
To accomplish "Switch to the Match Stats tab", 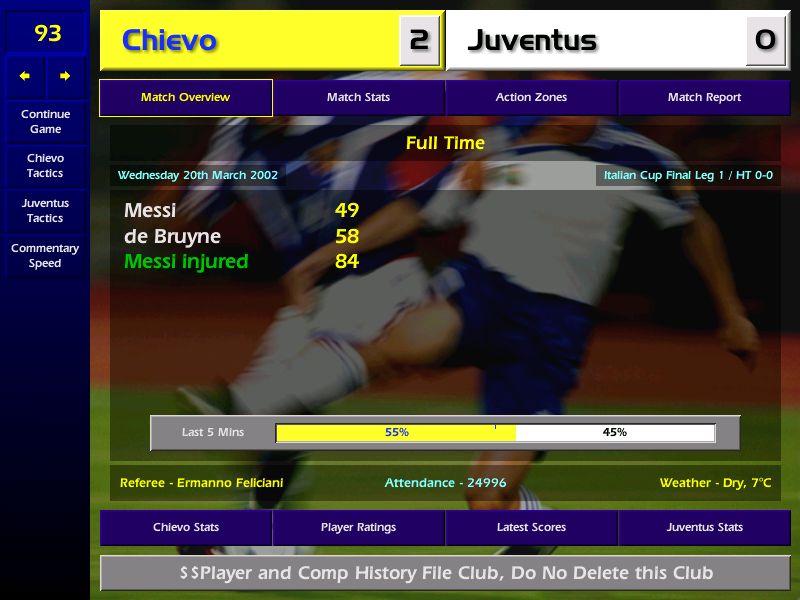I will [x=358, y=98].
